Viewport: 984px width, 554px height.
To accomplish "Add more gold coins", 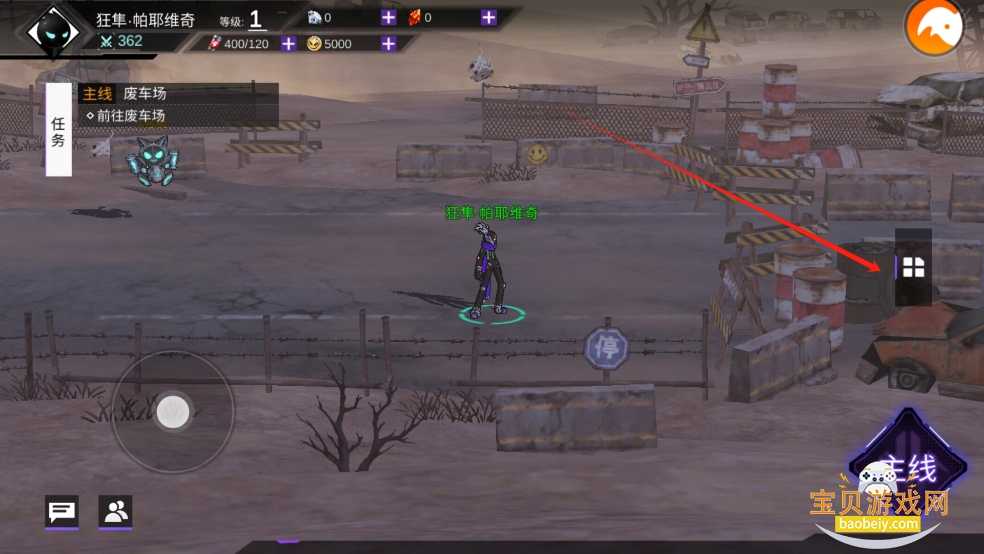I will point(388,43).
